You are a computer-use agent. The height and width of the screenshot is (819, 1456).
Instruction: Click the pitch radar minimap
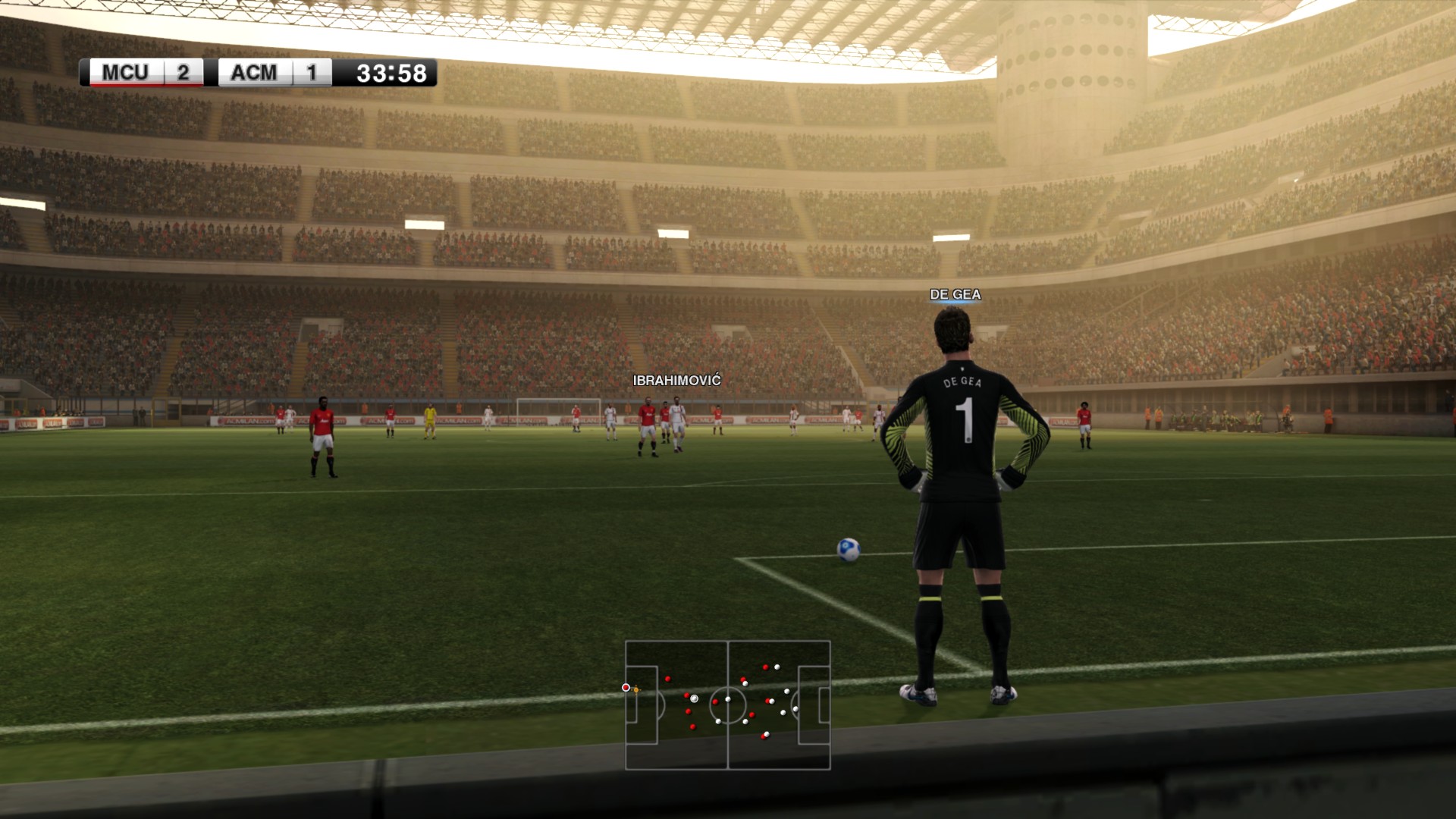pos(728,705)
